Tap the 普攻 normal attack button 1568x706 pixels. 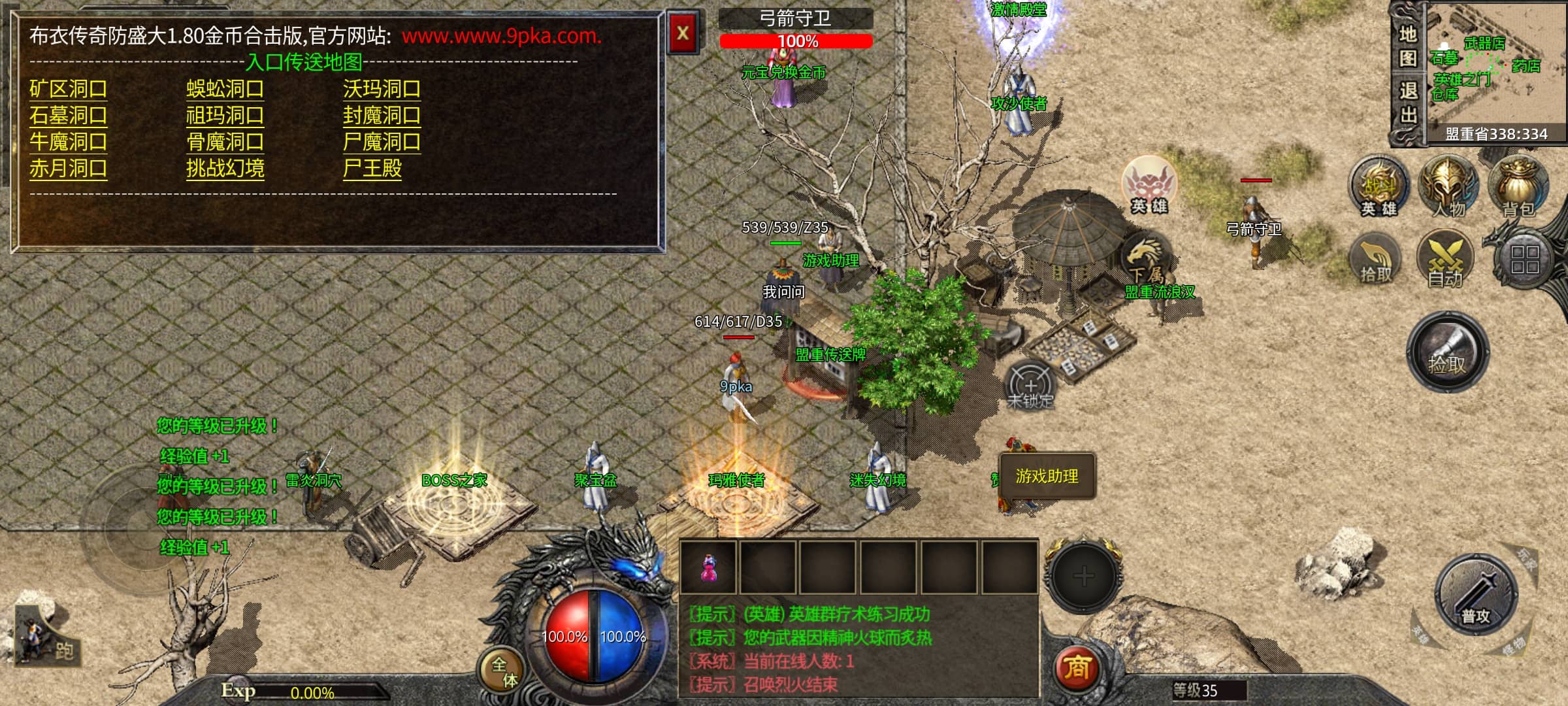click(1476, 595)
